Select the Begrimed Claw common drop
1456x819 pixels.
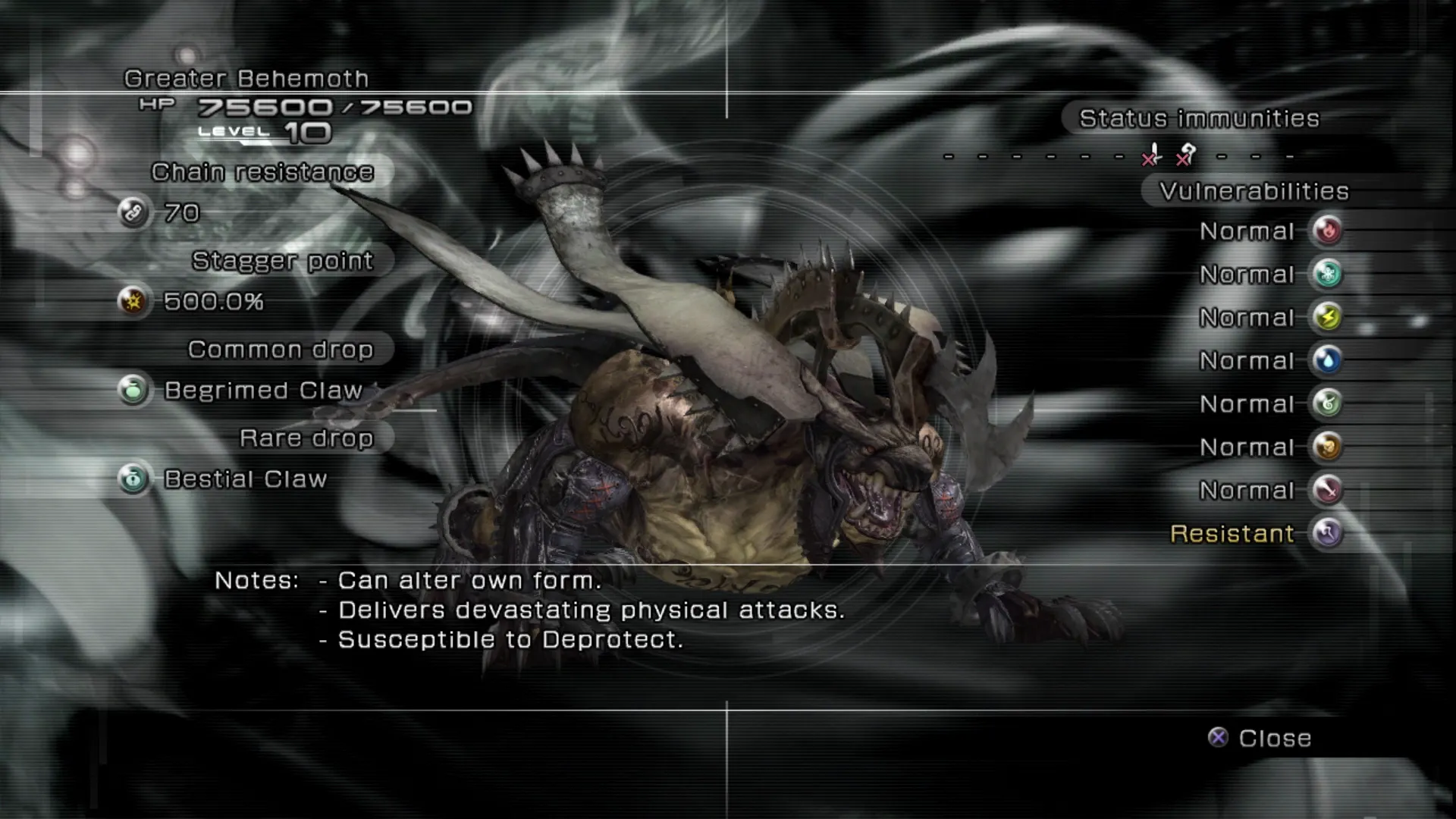[x=262, y=391]
